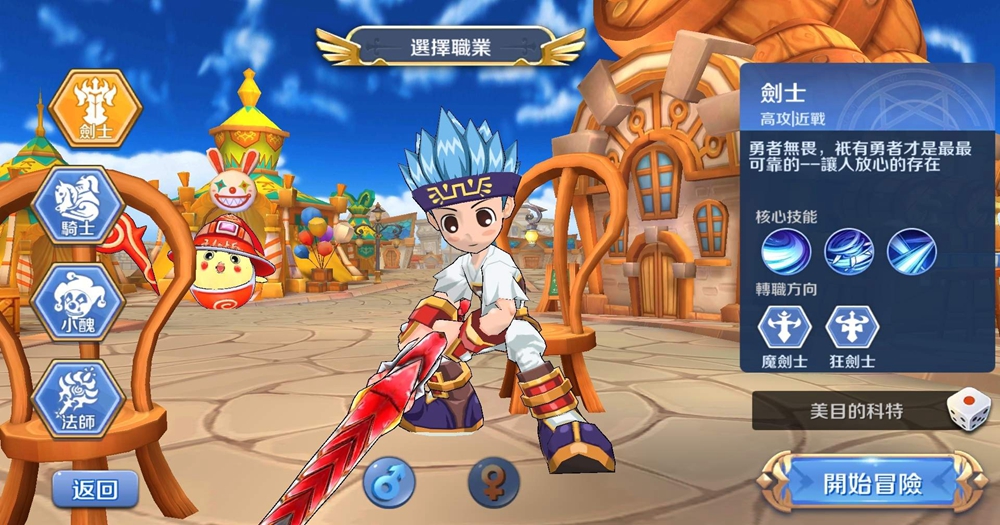The height and width of the screenshot is (525, 1000).
Task: View the 狂劍士 job advancement icon
Action: (x=852, y=328)
